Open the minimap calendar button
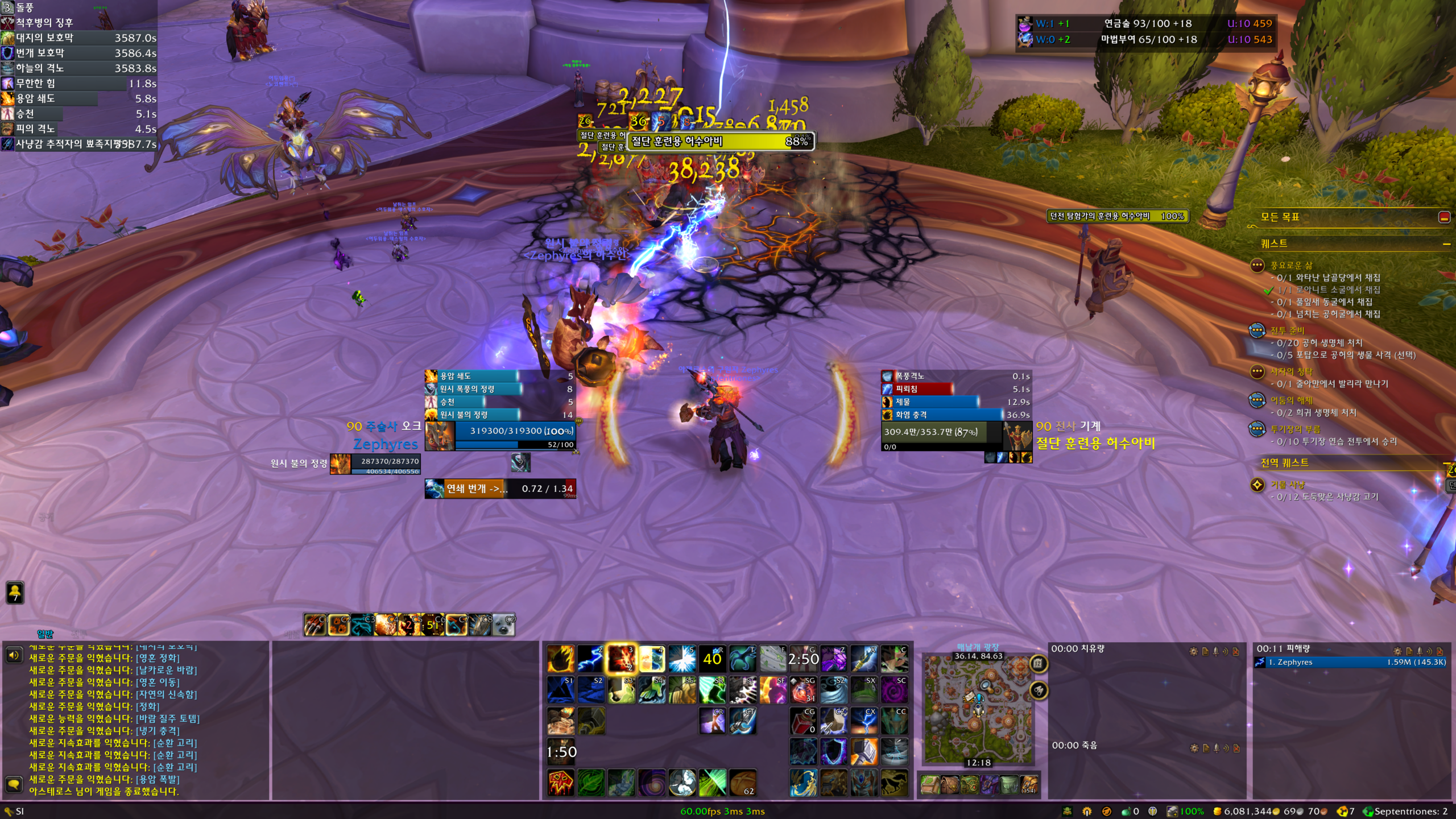 point(1039,663)
